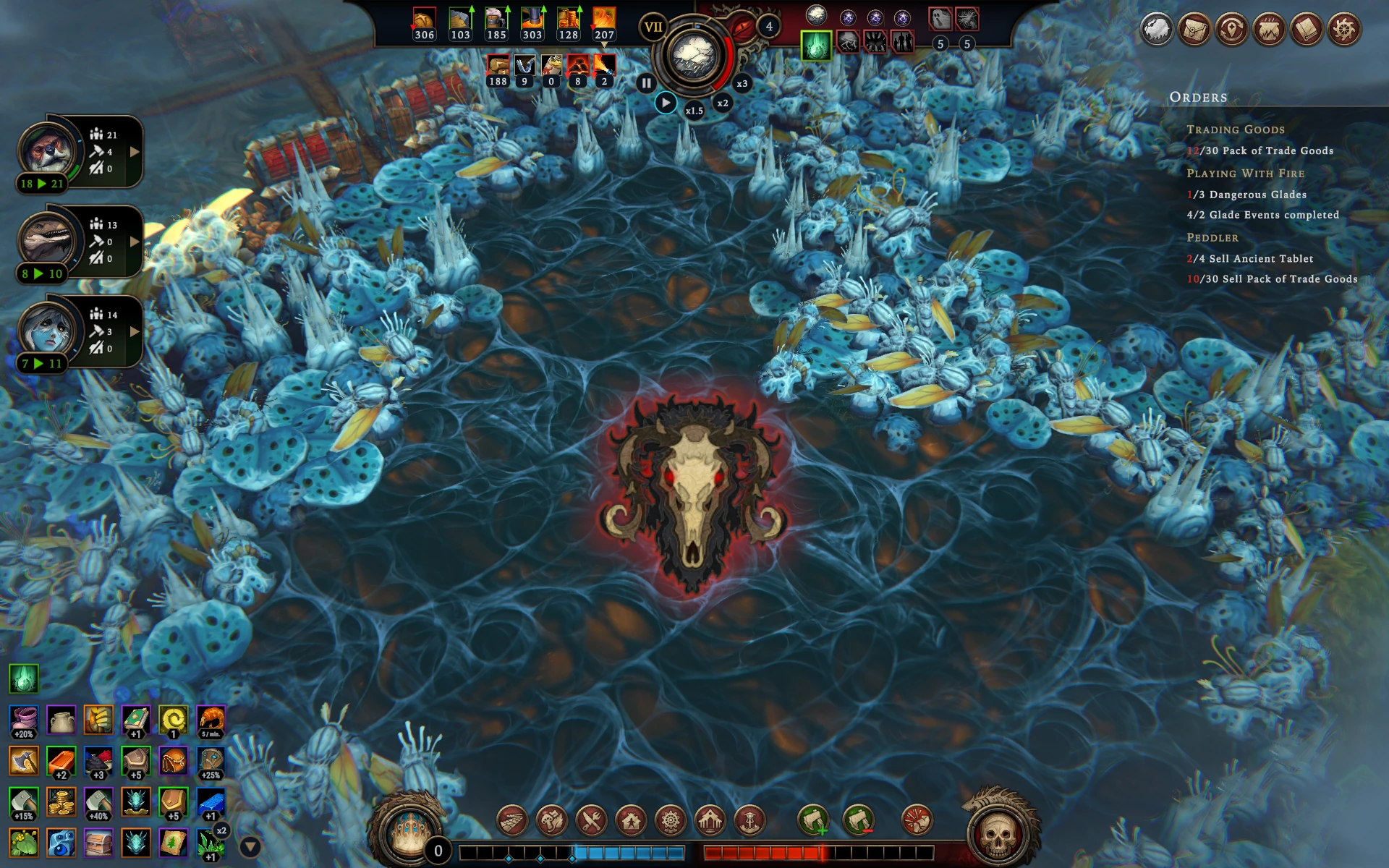Pause the game speed
This screenshot has height=868, width=1389.
[646, 83]
